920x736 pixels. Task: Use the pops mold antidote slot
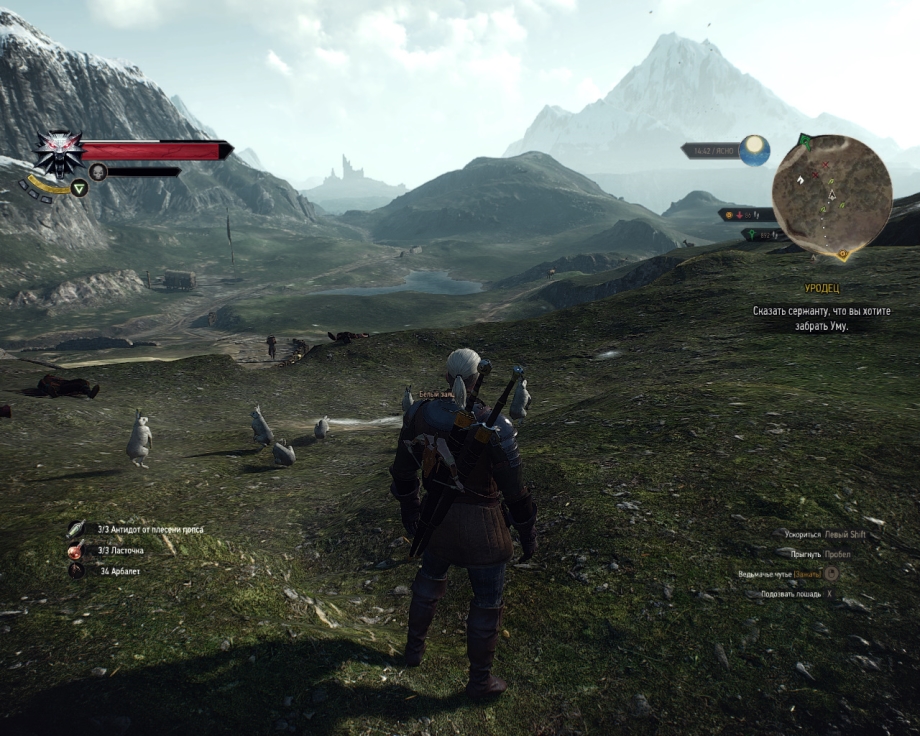77,529
